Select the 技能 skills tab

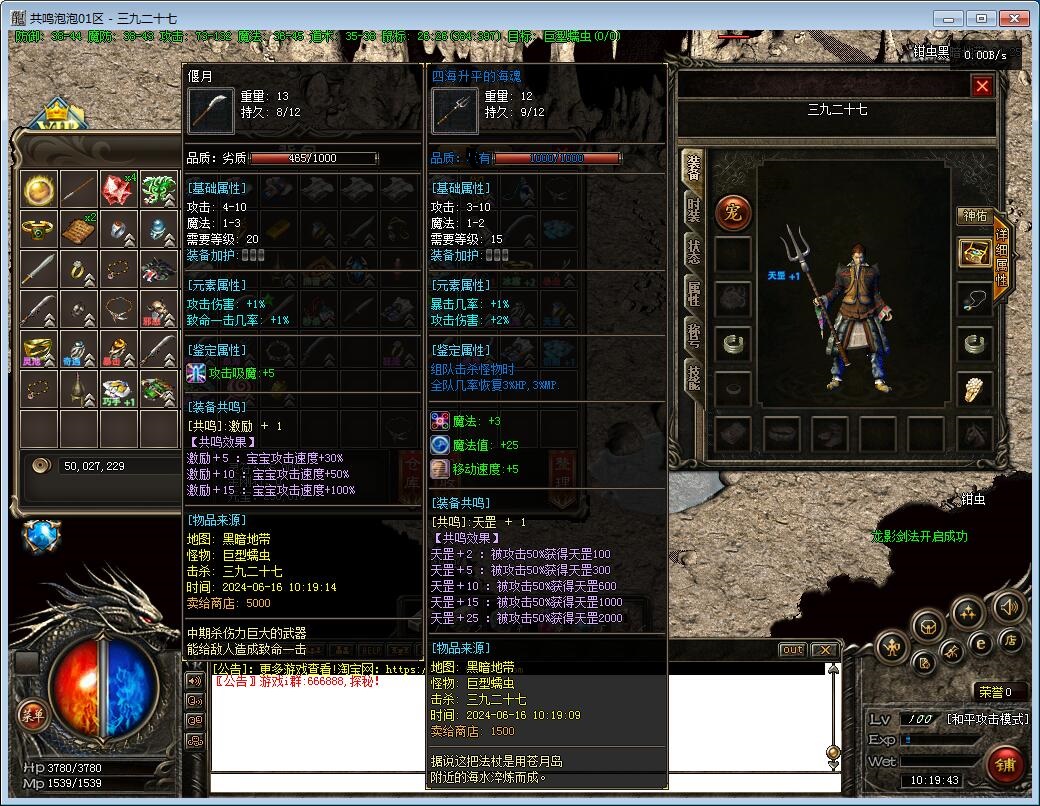coord(693,376)
